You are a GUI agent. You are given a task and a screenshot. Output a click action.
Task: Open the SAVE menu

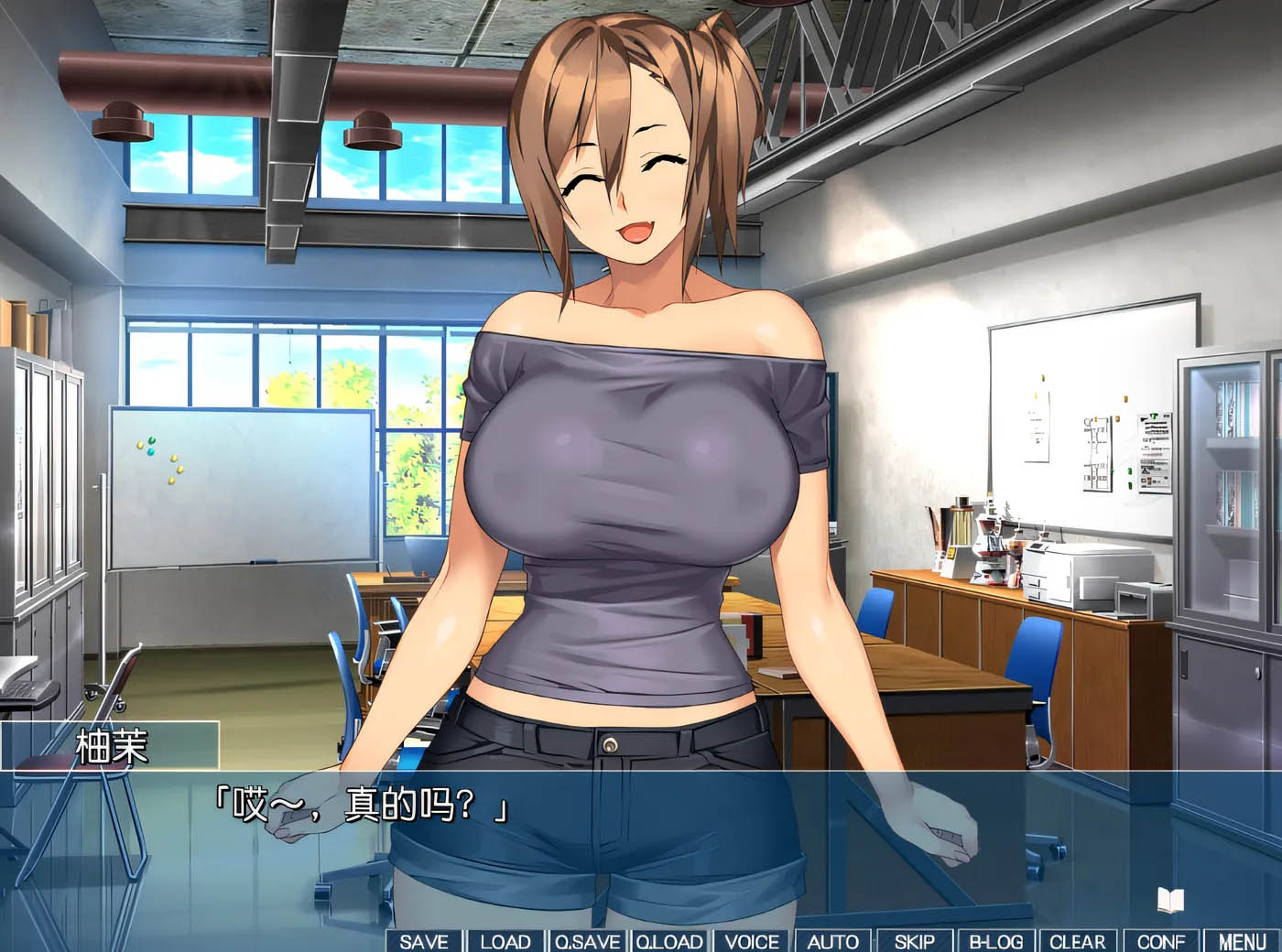(x=424, y=941)
